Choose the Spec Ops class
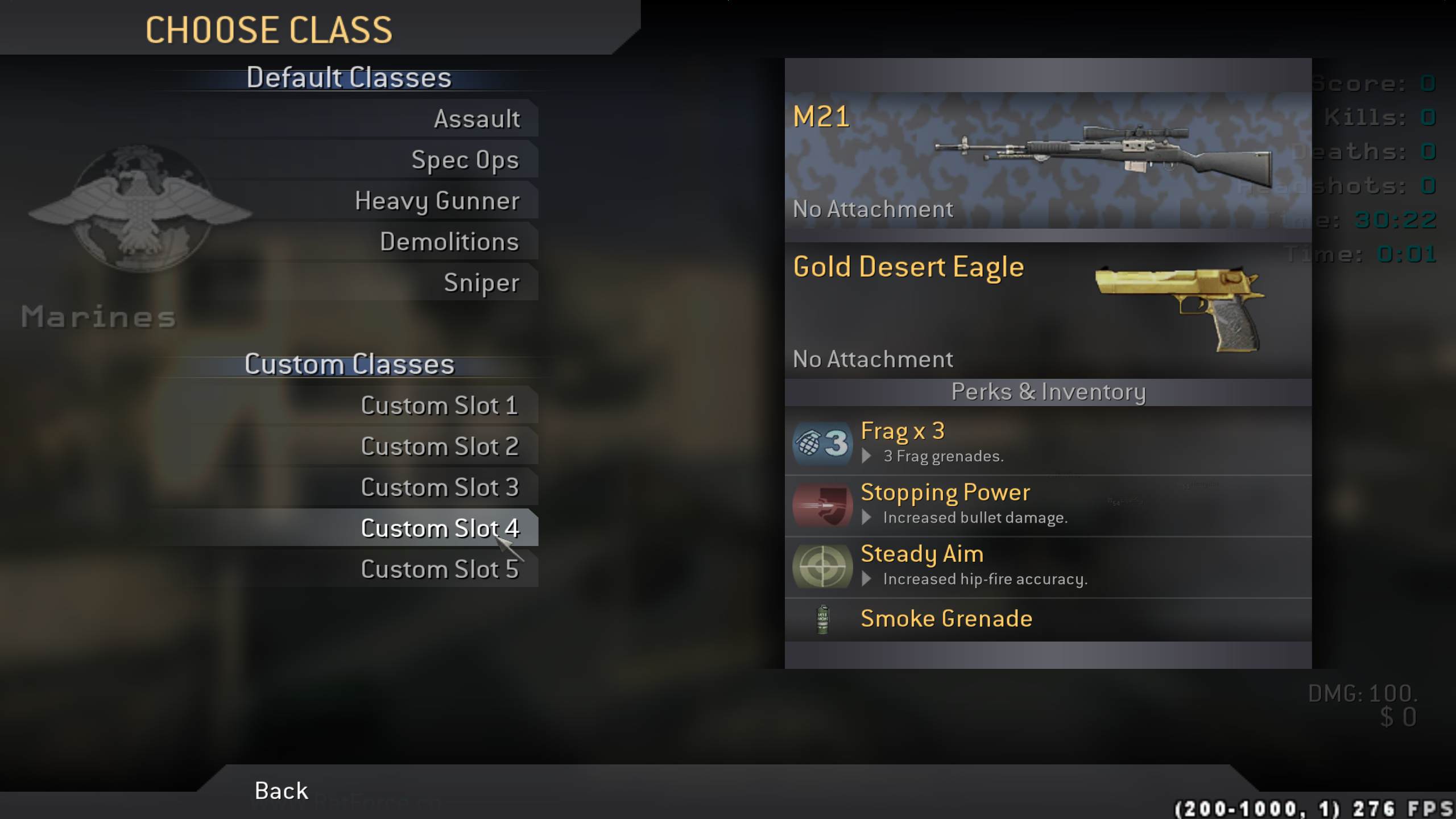 [465, 160]
